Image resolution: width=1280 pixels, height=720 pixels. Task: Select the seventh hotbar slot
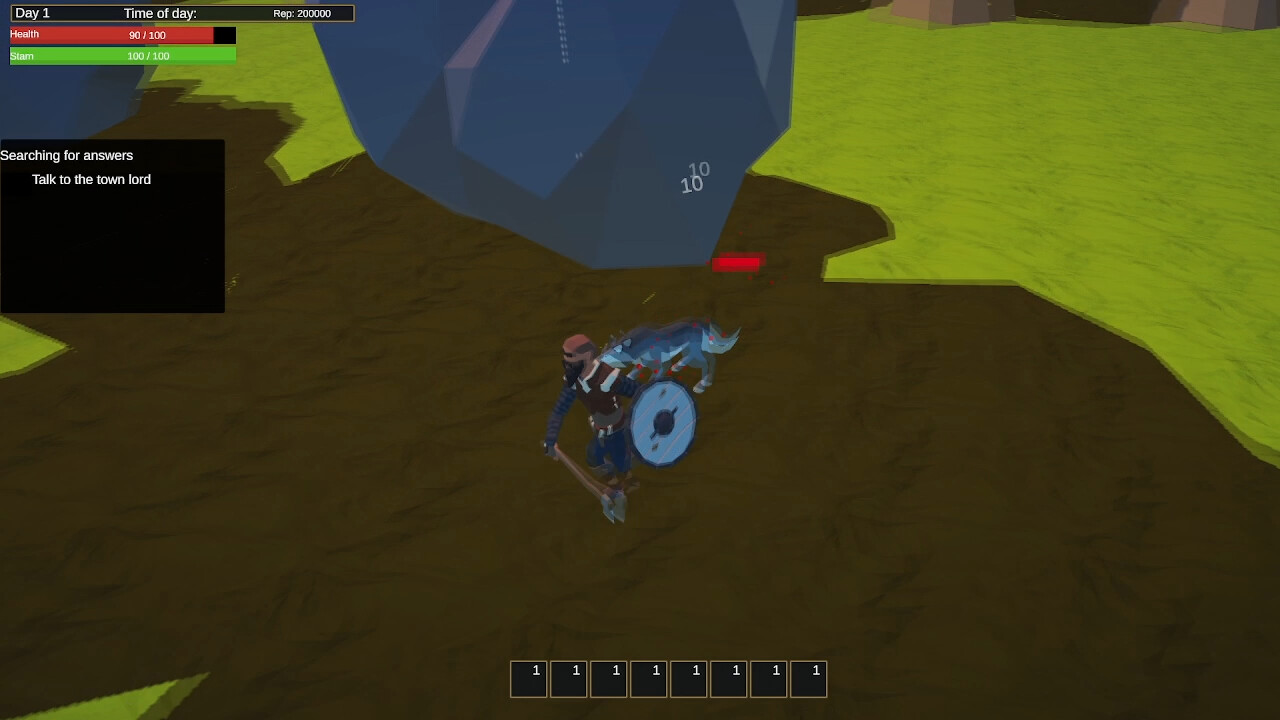pos(768,678)
